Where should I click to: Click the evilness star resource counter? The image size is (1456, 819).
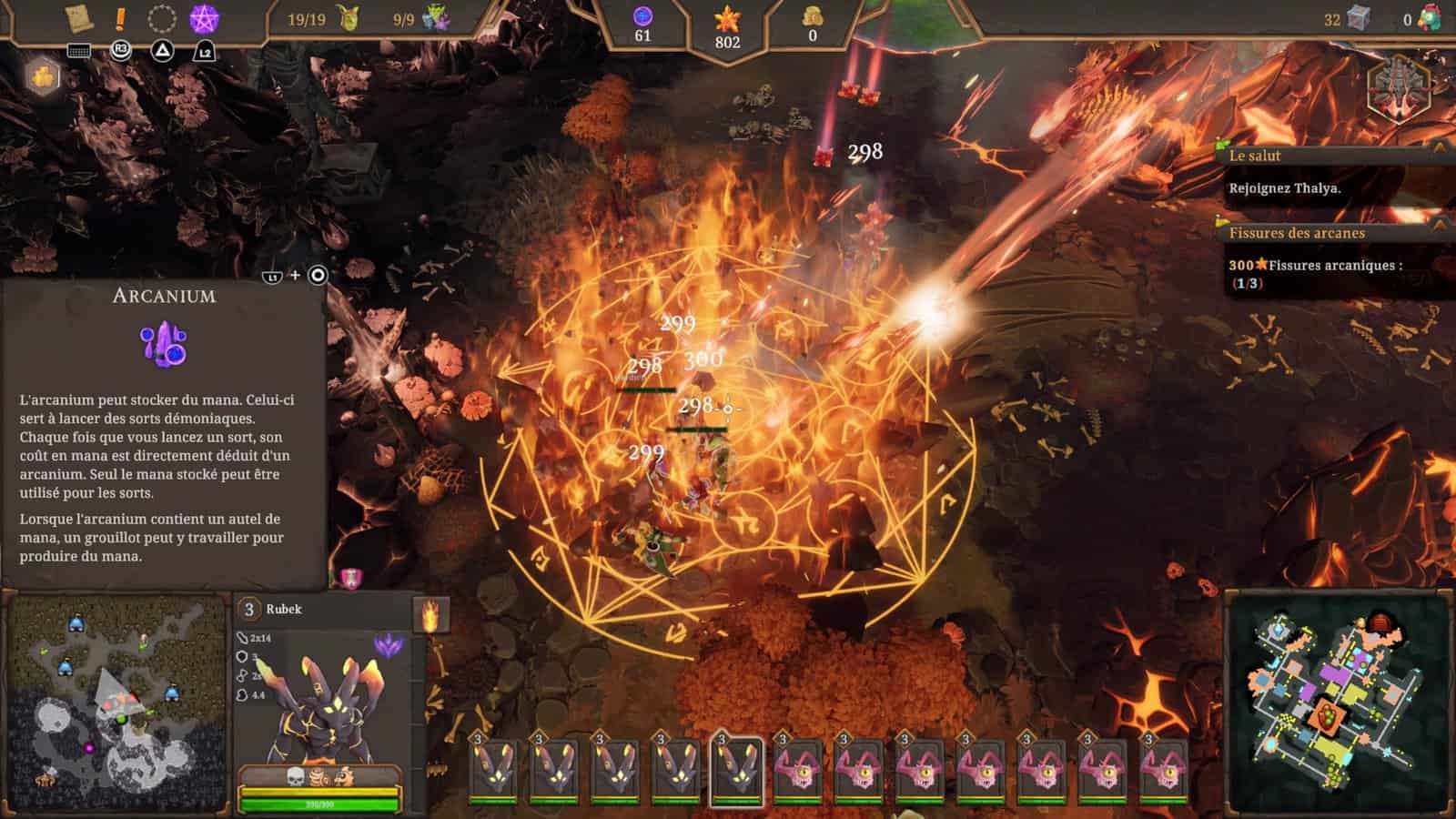point(727,25)
